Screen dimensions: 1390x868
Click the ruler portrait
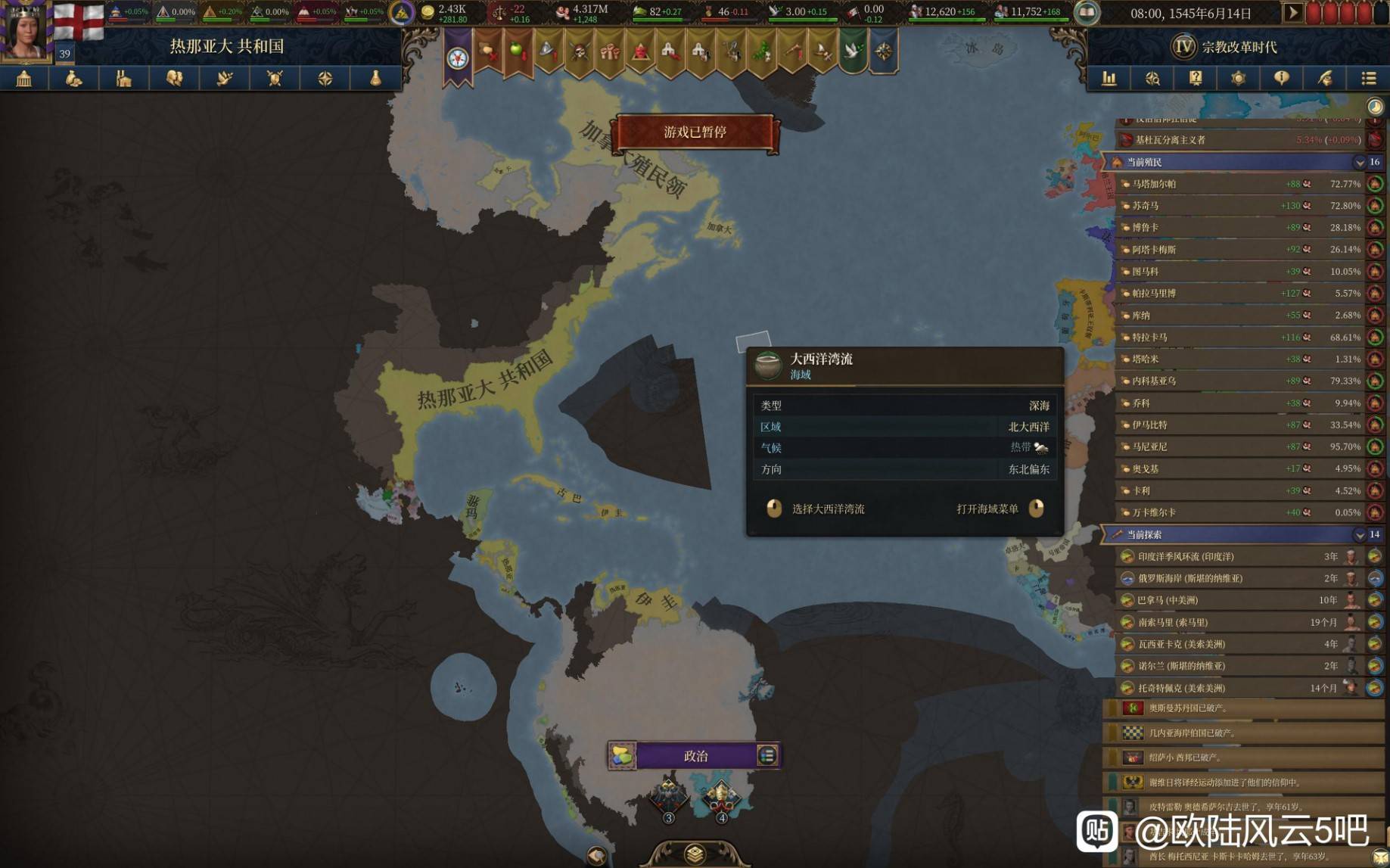pyautogui.click(x=25, y=30)
